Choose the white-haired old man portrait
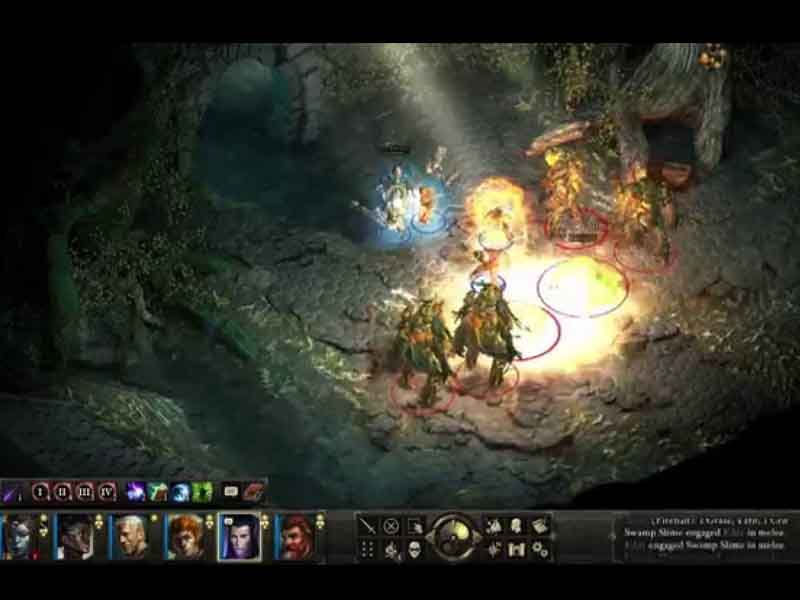This screenshot has height=600, width=800. [129, 537]
